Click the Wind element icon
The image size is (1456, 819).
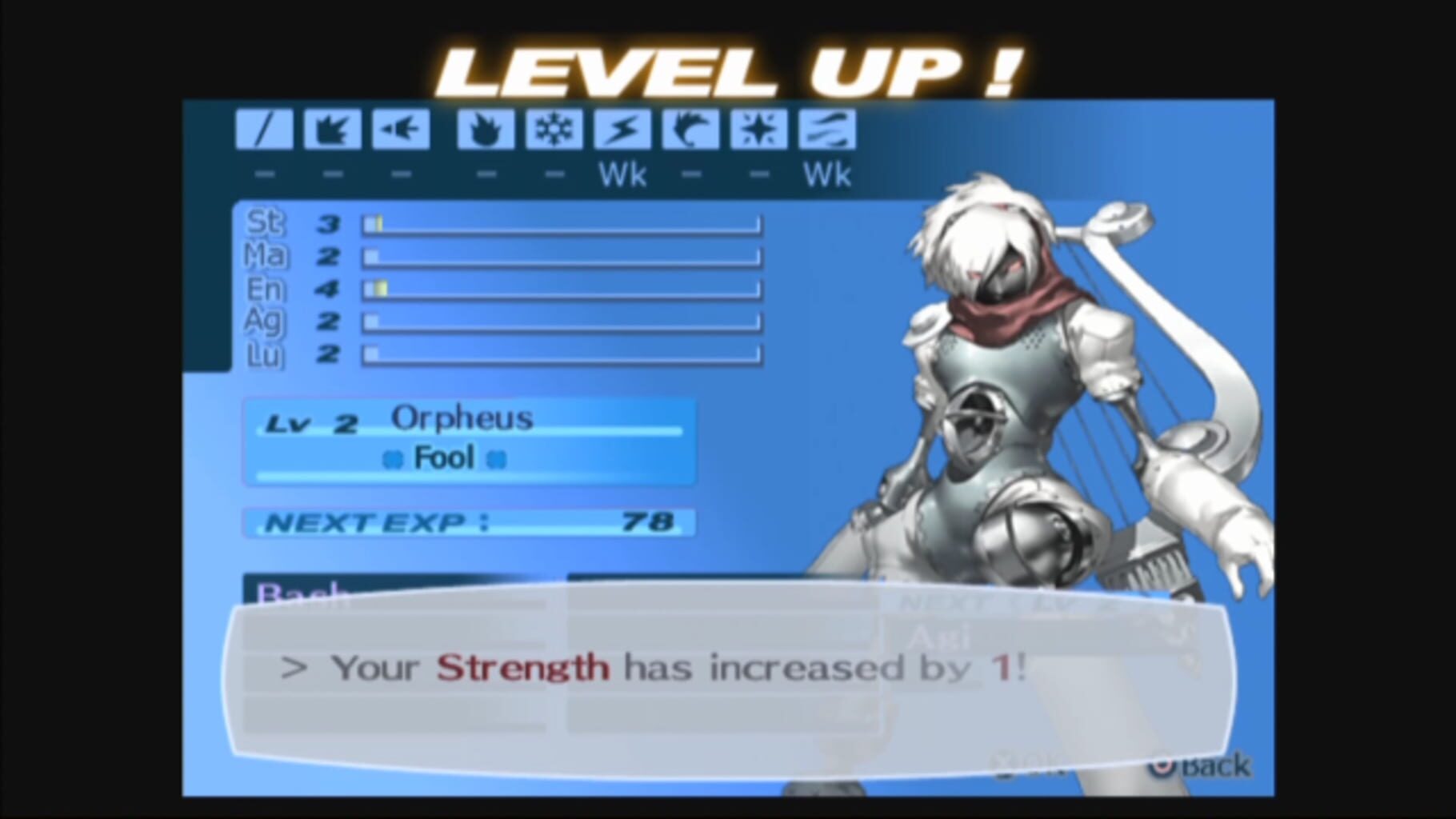(x=690, y=130)
